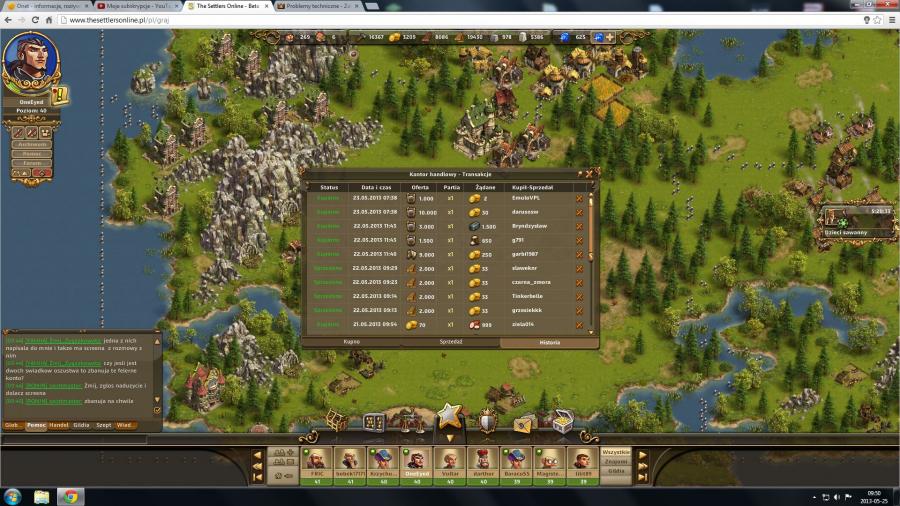The height and width of the screenshot is (506, 900).
Task: Open the Dzieci sawanny adventure marker
Action: (845, 224)
